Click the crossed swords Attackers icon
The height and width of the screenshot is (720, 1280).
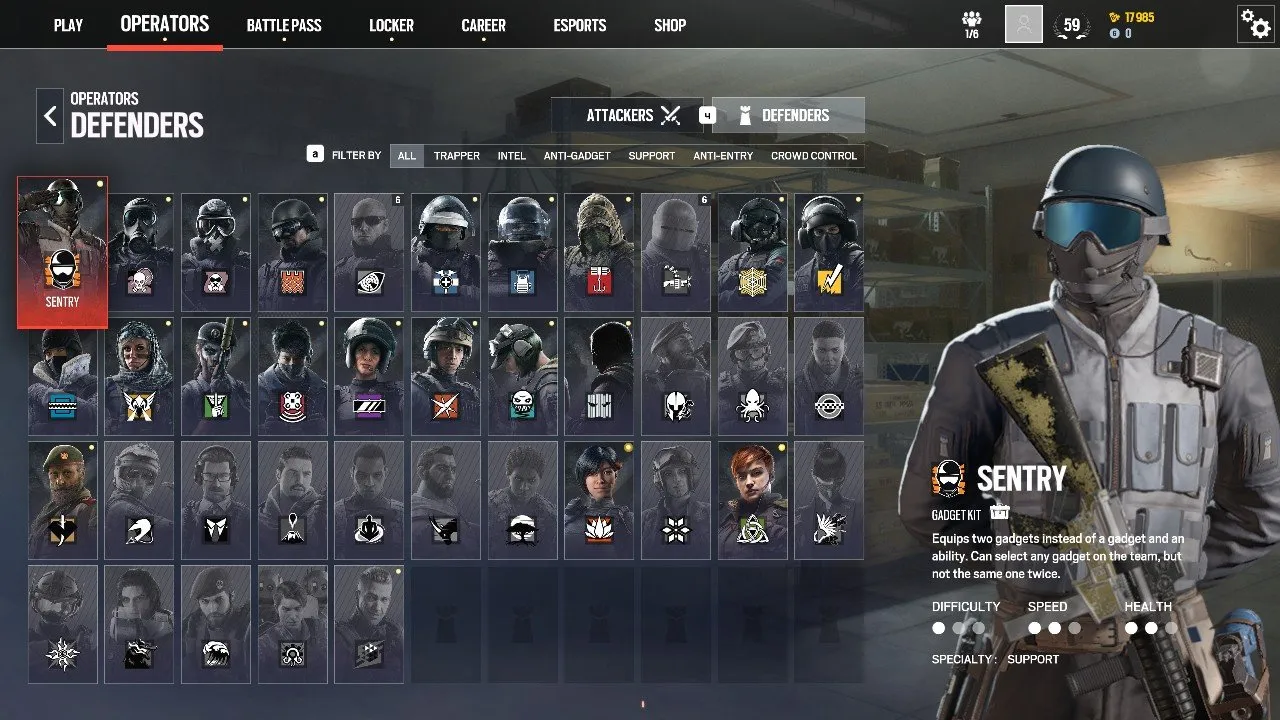tap(670, 114)
